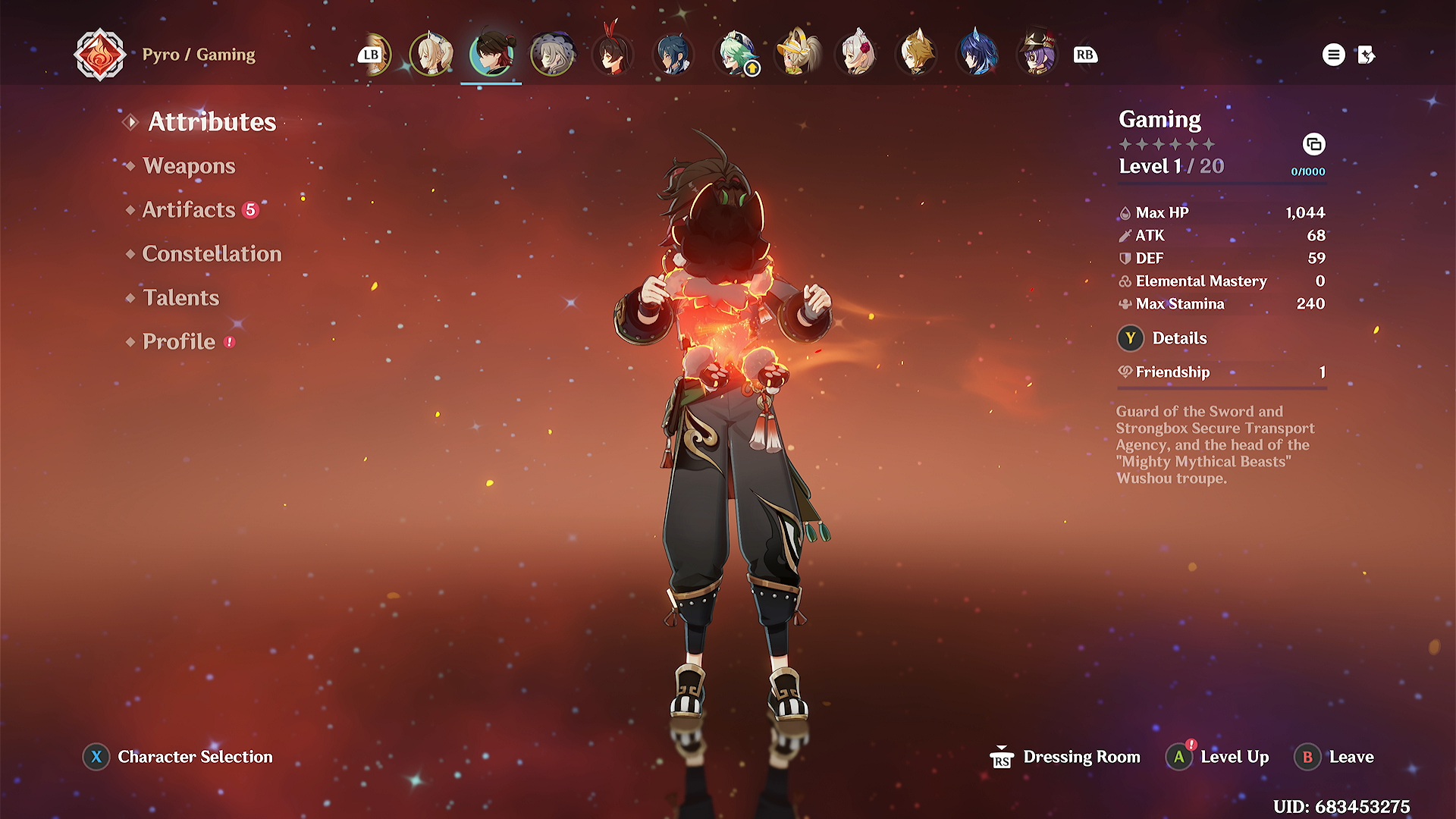The width and height of the screenshot is (1456, 819).
Task: Choose the purple-haired top hat character portrait
Action: pyautogui.click(x=1038, y=55)
